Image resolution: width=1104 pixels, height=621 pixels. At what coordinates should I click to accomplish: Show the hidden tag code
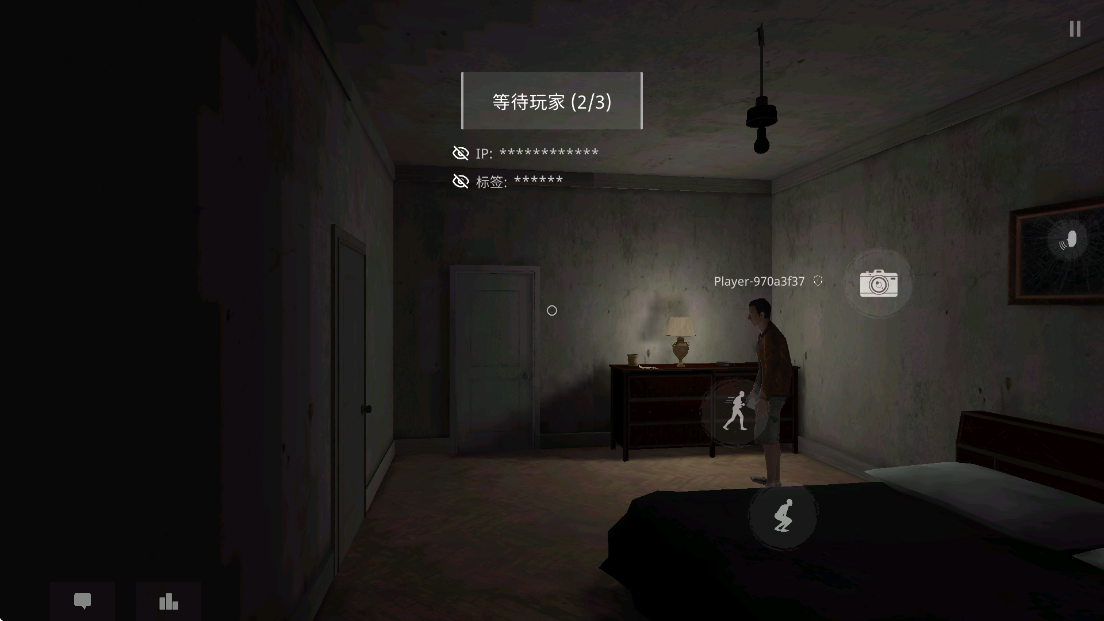pyautogui.click(x=461, y=181)
